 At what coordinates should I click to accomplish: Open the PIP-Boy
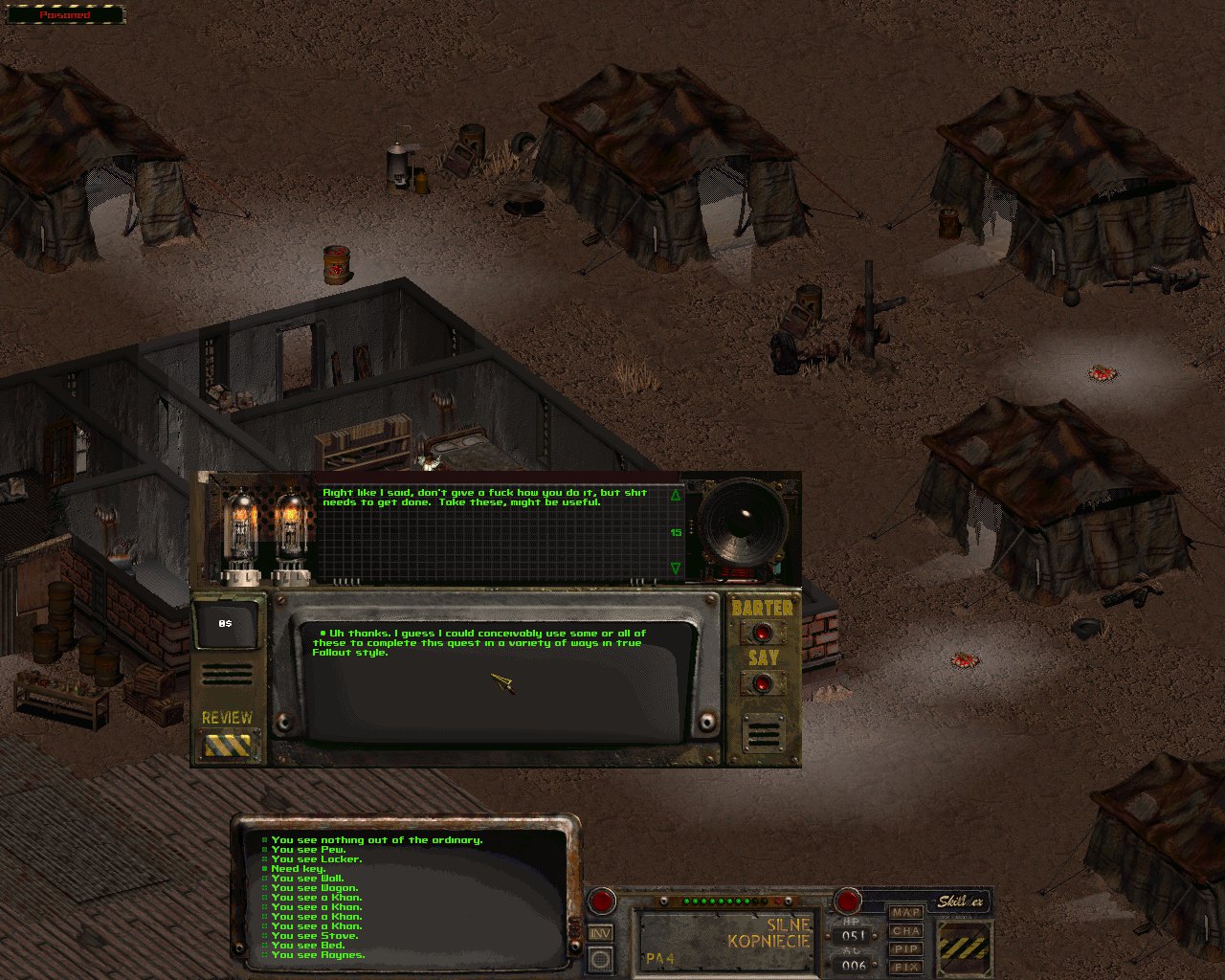coord(905,949)
